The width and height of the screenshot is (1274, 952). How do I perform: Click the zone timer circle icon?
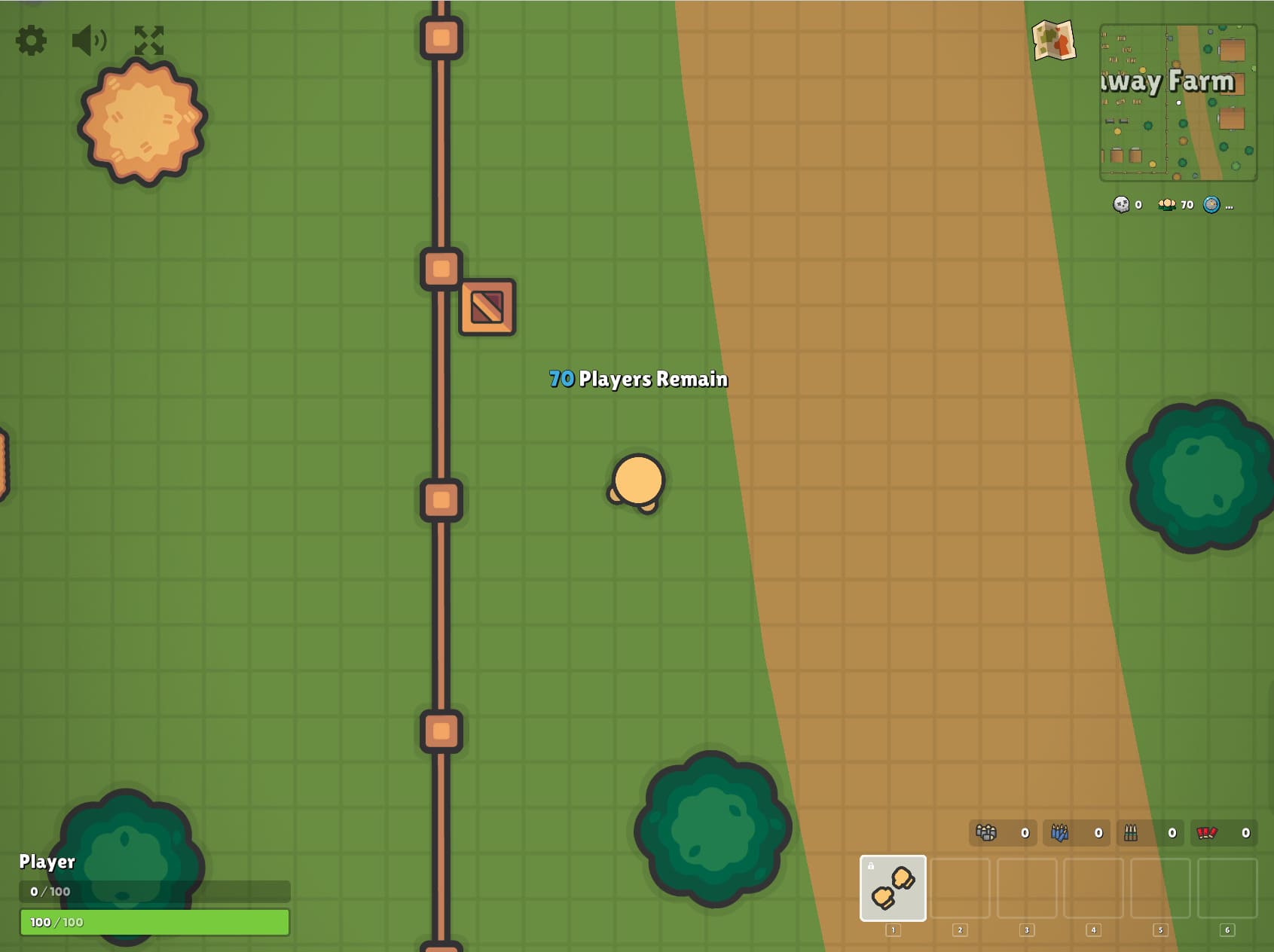1211,205
